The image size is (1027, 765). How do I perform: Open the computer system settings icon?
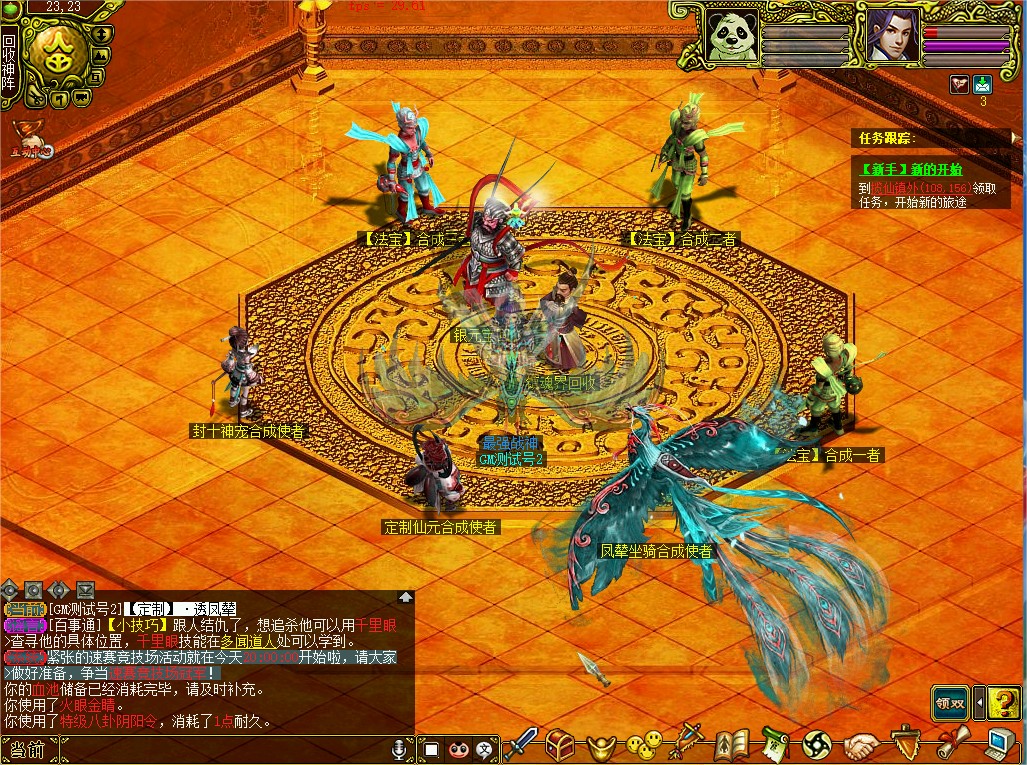[x=1001, y=745]
